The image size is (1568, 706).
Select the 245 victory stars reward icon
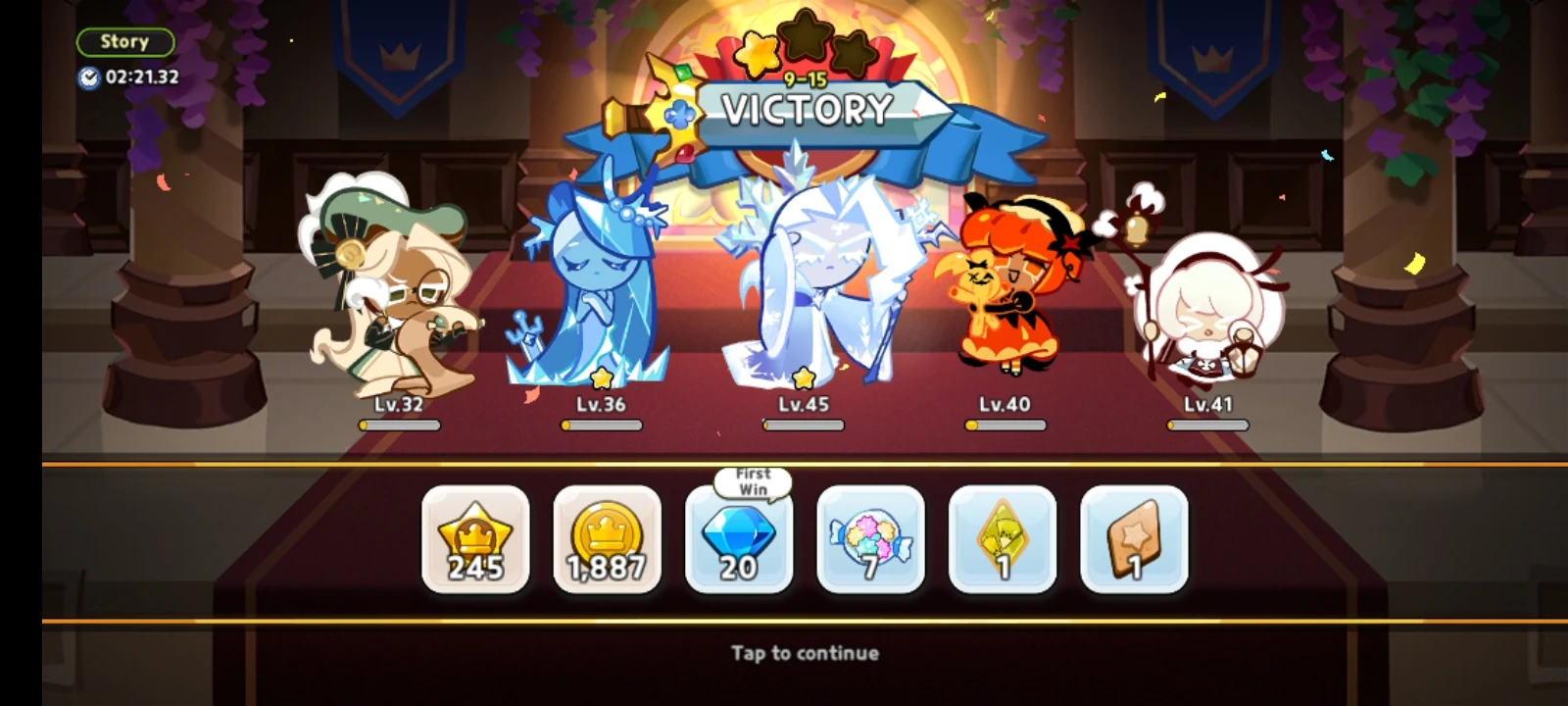tap(476, 539)
